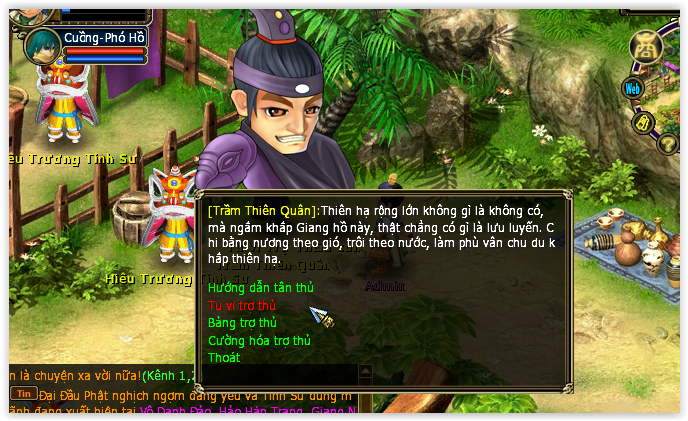Open the Bảng trợ thủ option
Image resolution: width=688 pixels, height=421 pixels.
point(242,323)
